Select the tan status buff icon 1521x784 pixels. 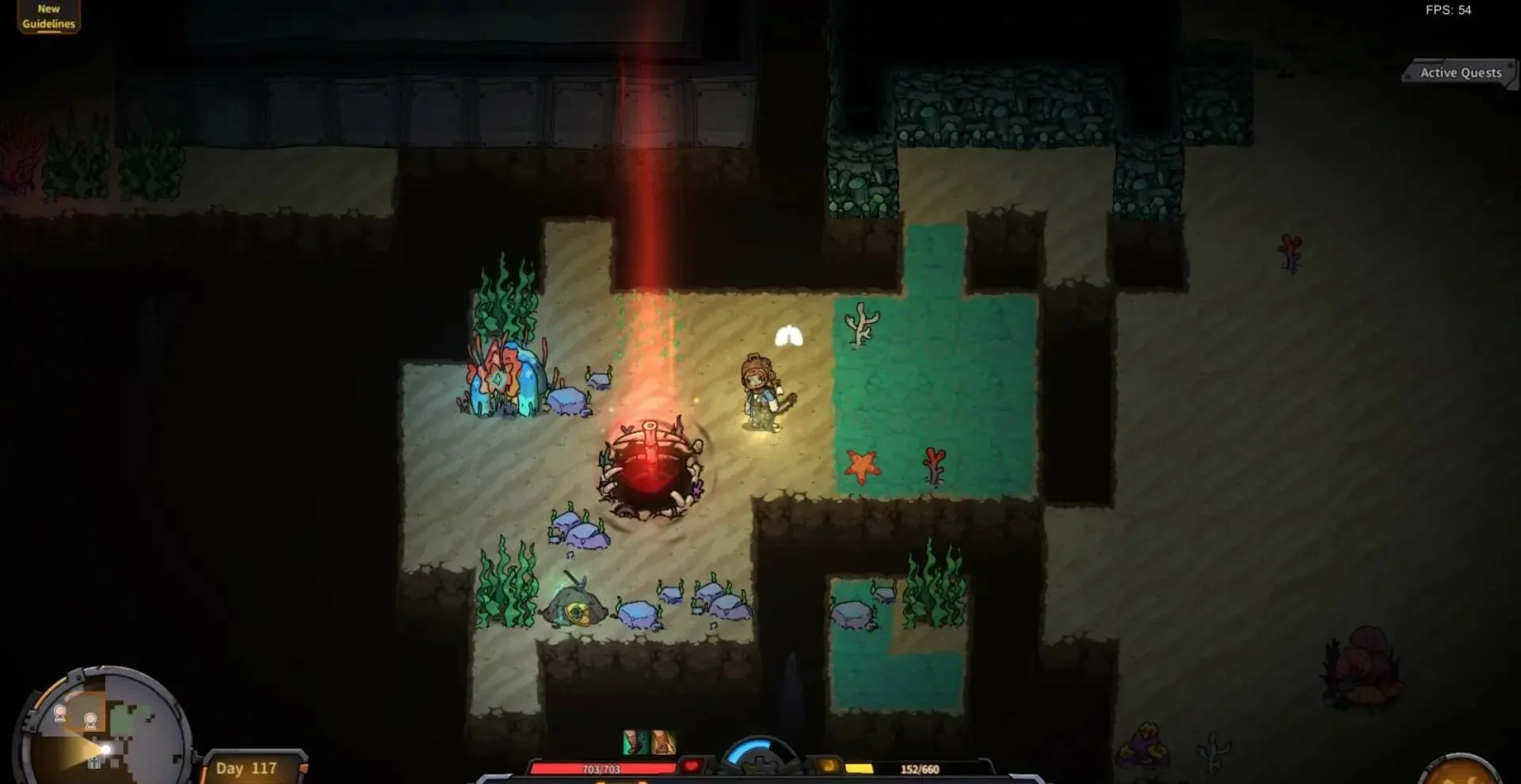tap(663, 742)
